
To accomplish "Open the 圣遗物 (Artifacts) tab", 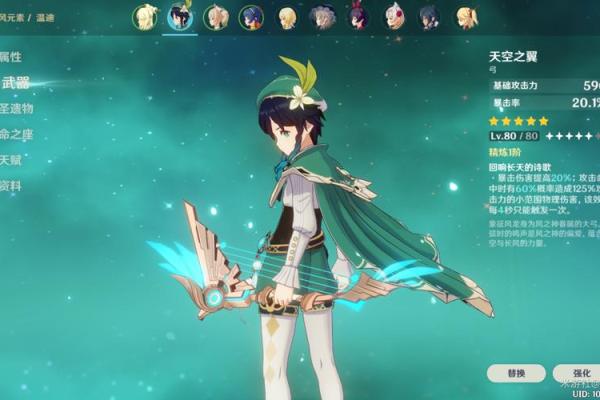I will click(18, 108).
